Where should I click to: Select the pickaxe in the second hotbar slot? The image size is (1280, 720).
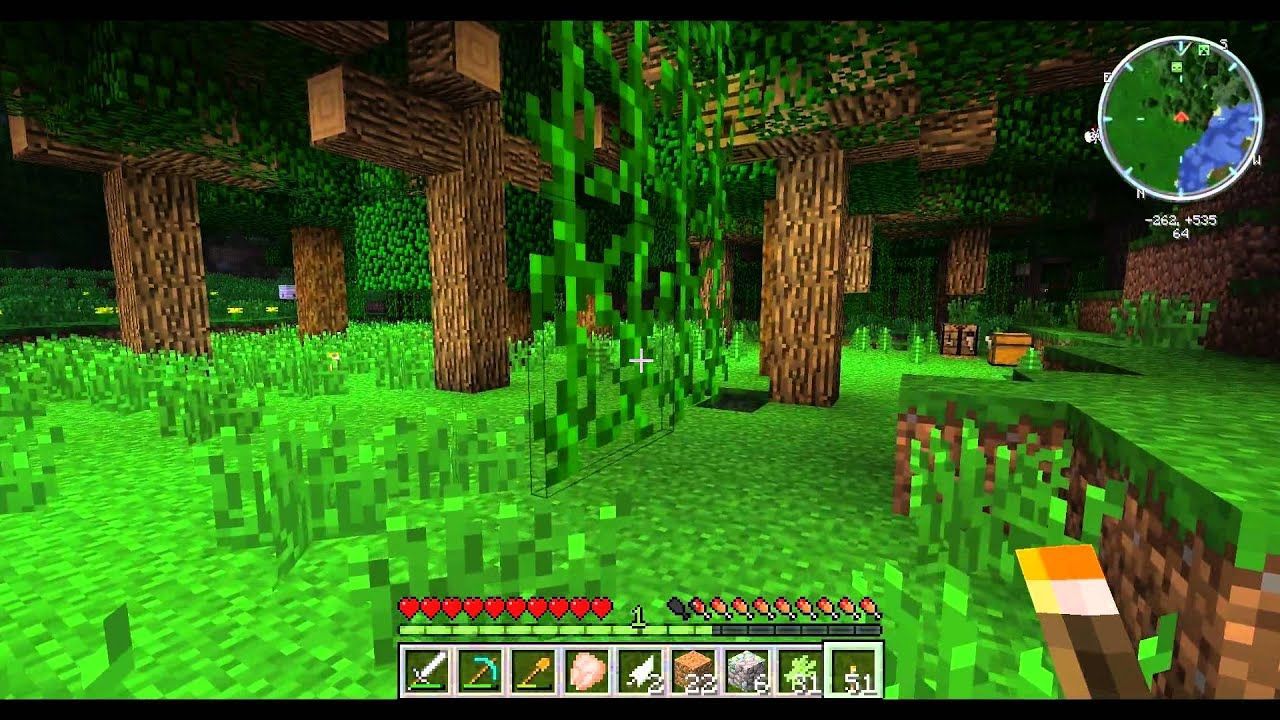pos(480,670)
